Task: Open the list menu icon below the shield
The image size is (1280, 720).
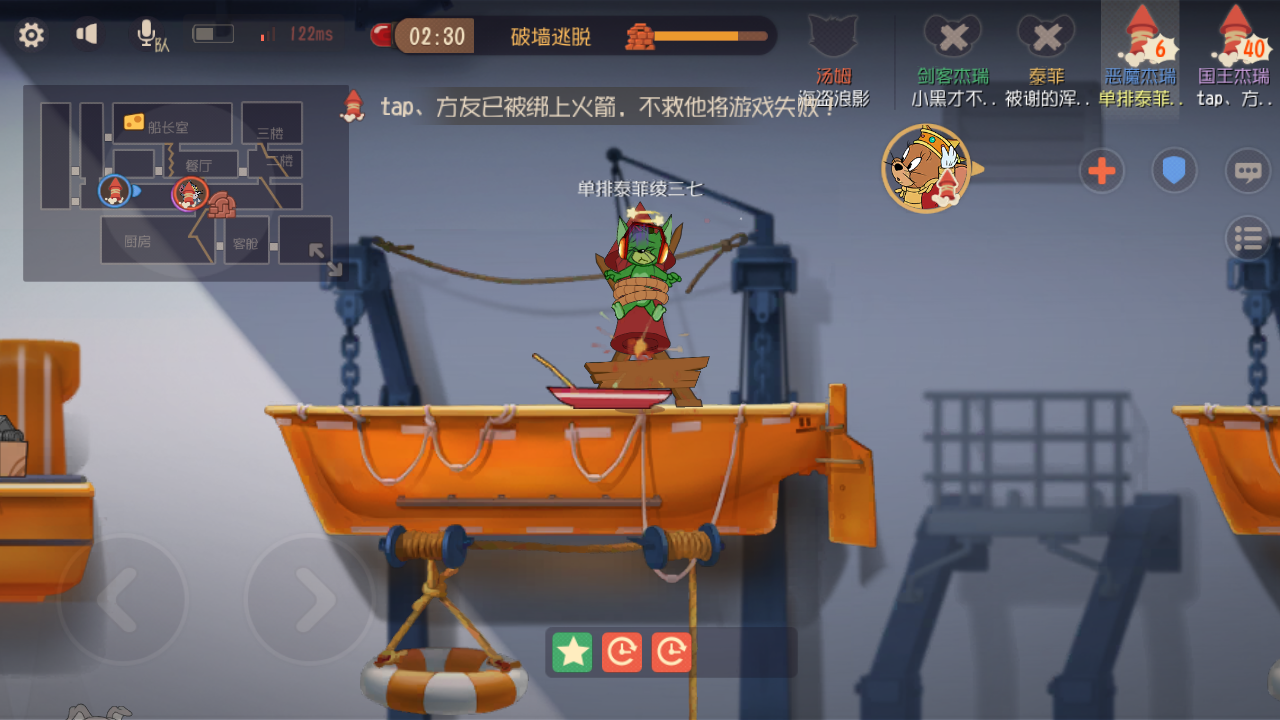Action: (x=1247, y=238)
